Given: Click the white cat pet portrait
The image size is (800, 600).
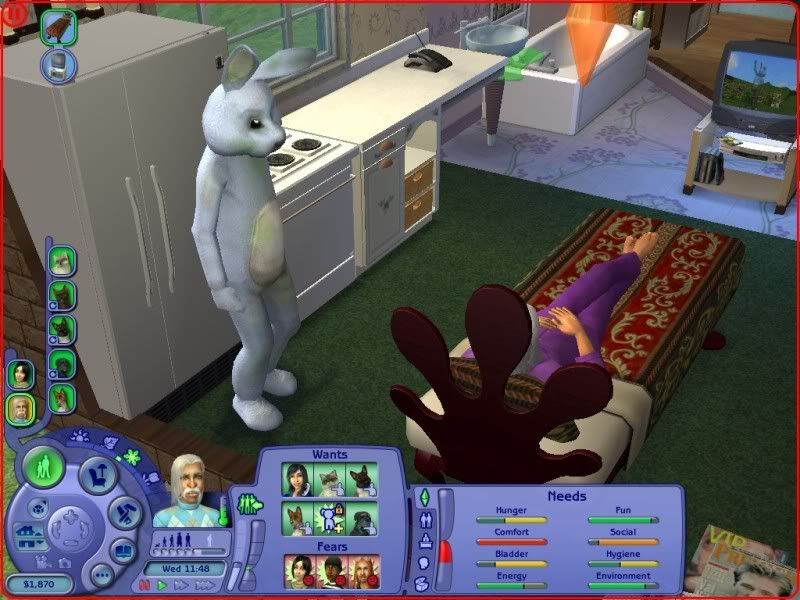Looking at the screenshot, I should [x=62, y=259].
